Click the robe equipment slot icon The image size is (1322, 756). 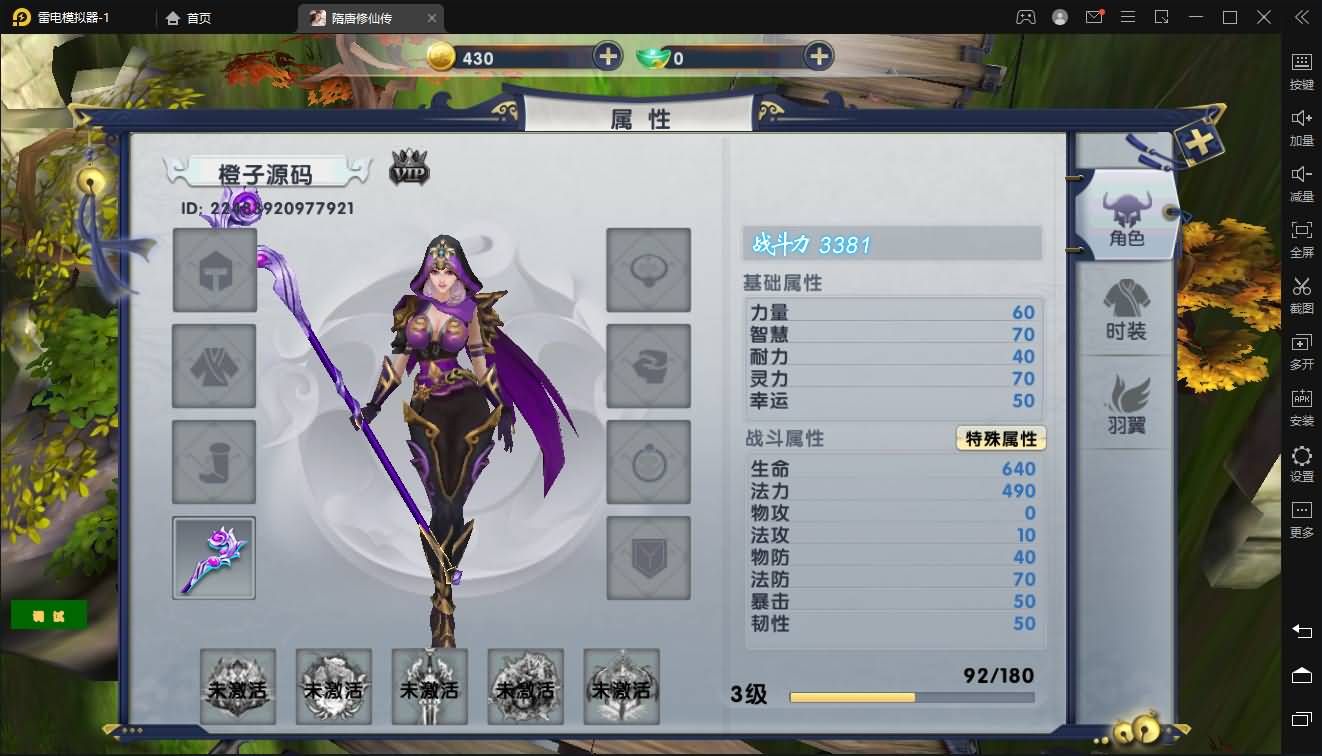[213, 365]
